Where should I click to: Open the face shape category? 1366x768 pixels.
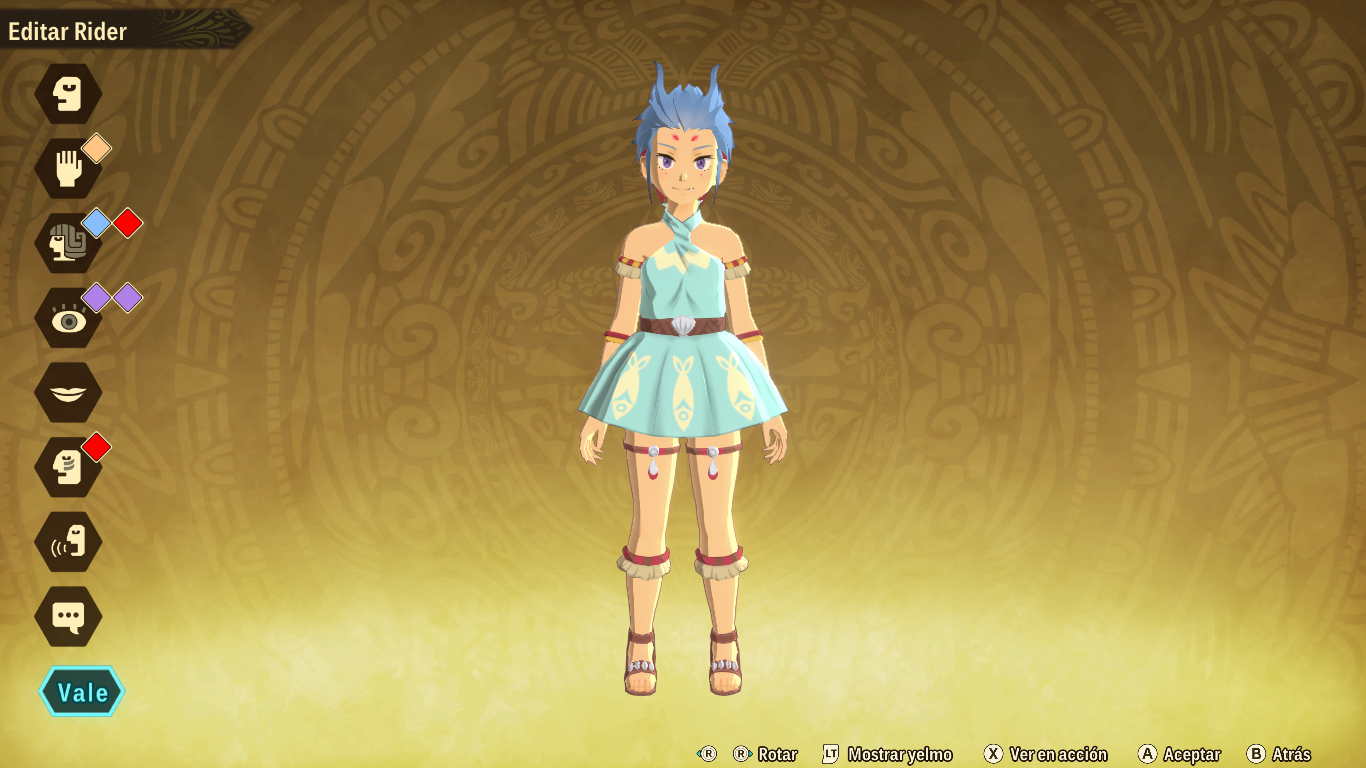68,94
